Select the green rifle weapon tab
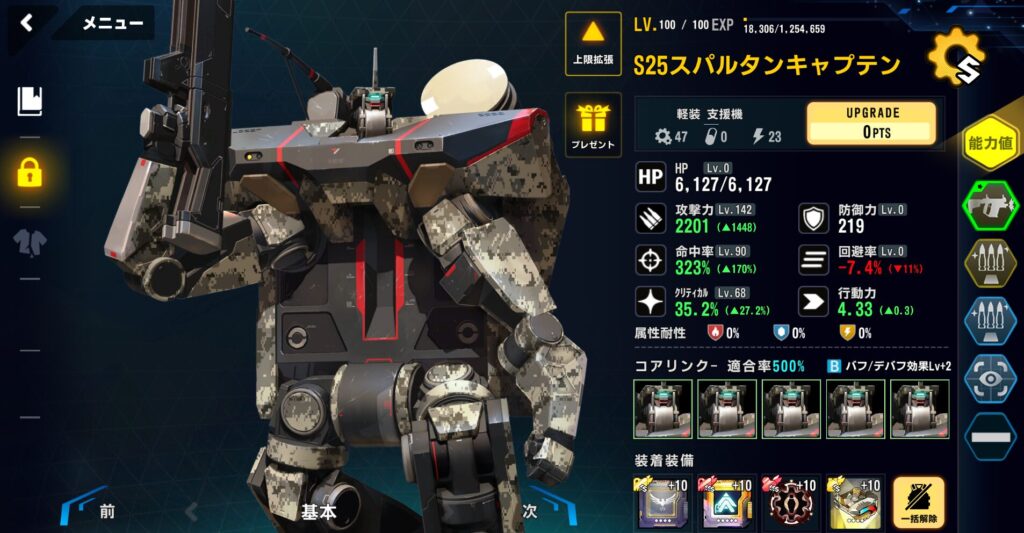Screen dimensions: 1024x533 coord(989,206)
